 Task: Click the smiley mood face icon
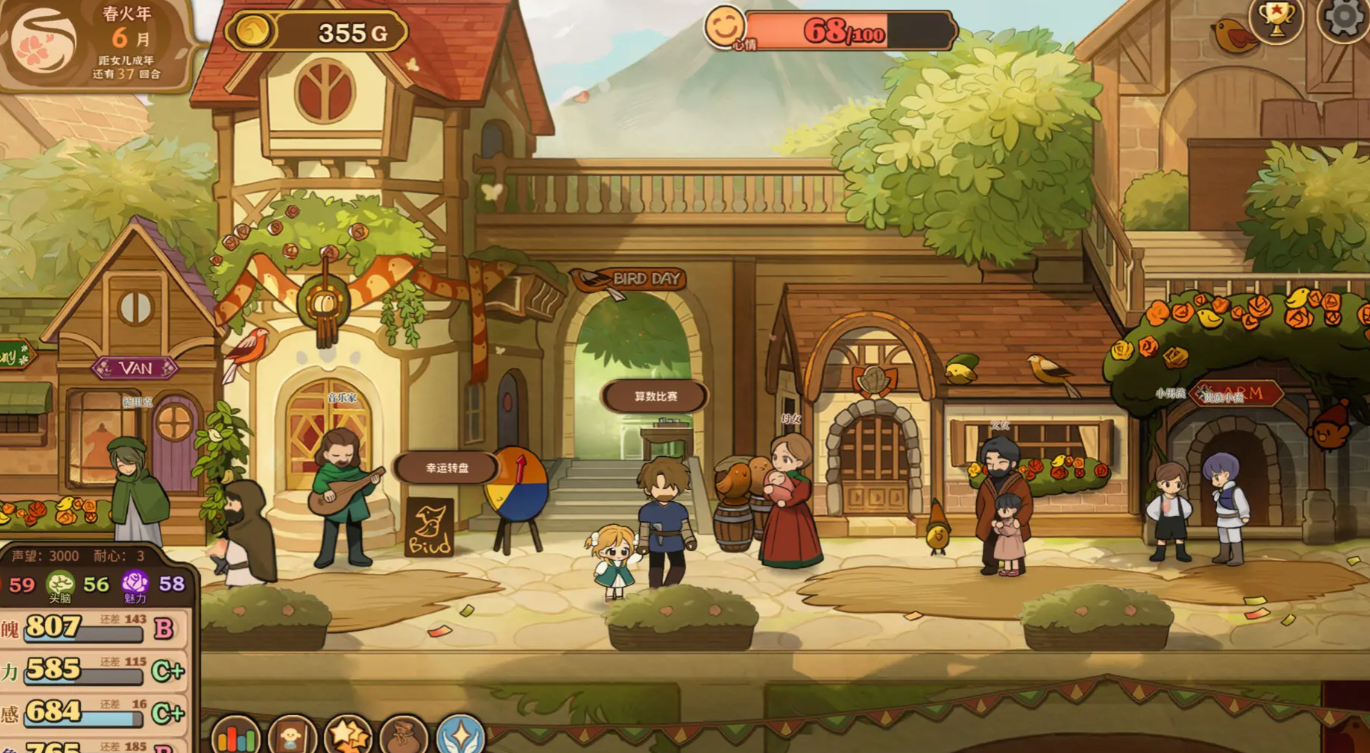click(725, 27)
